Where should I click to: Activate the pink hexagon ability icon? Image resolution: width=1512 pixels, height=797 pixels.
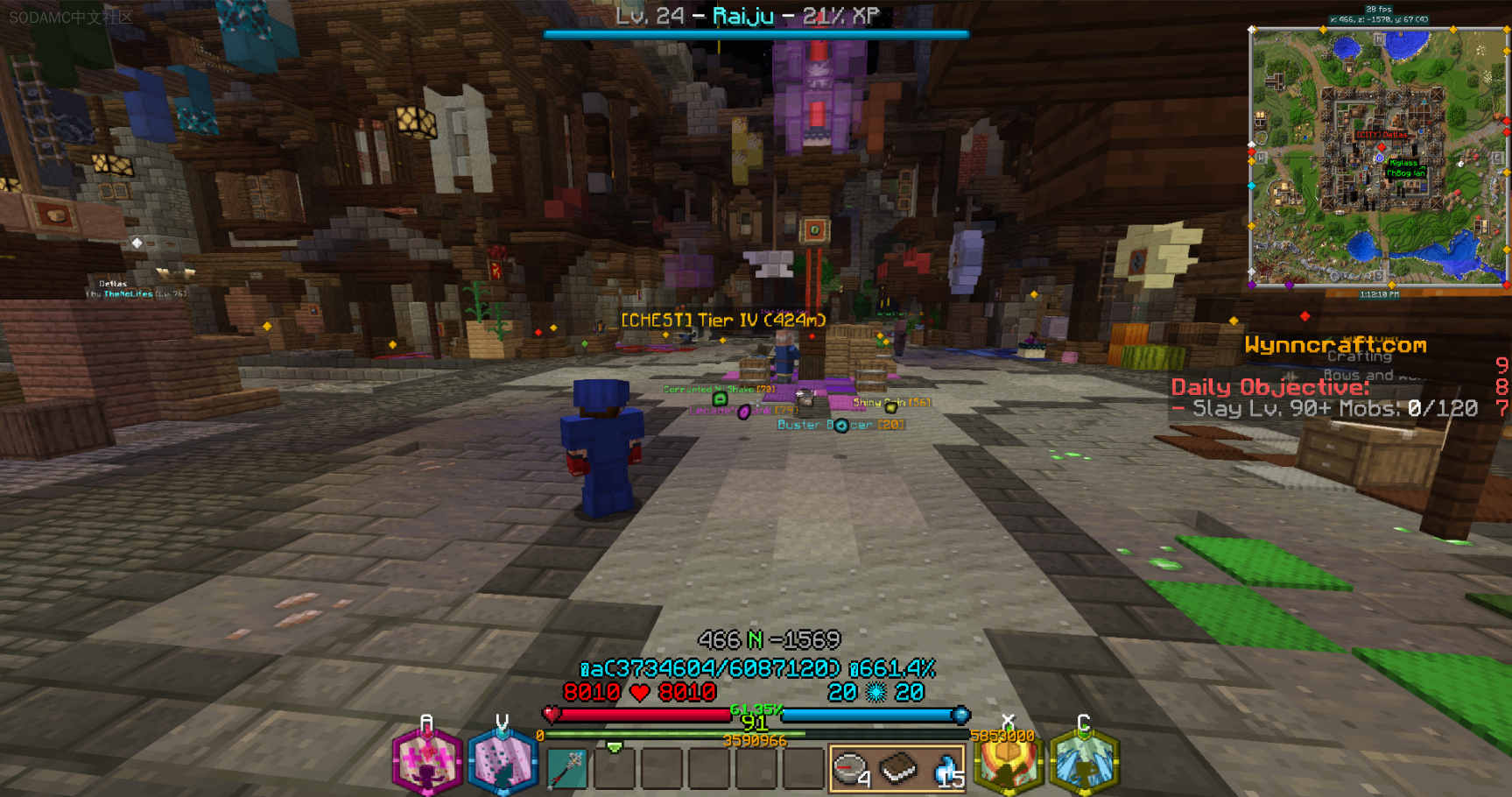[426, 762]
